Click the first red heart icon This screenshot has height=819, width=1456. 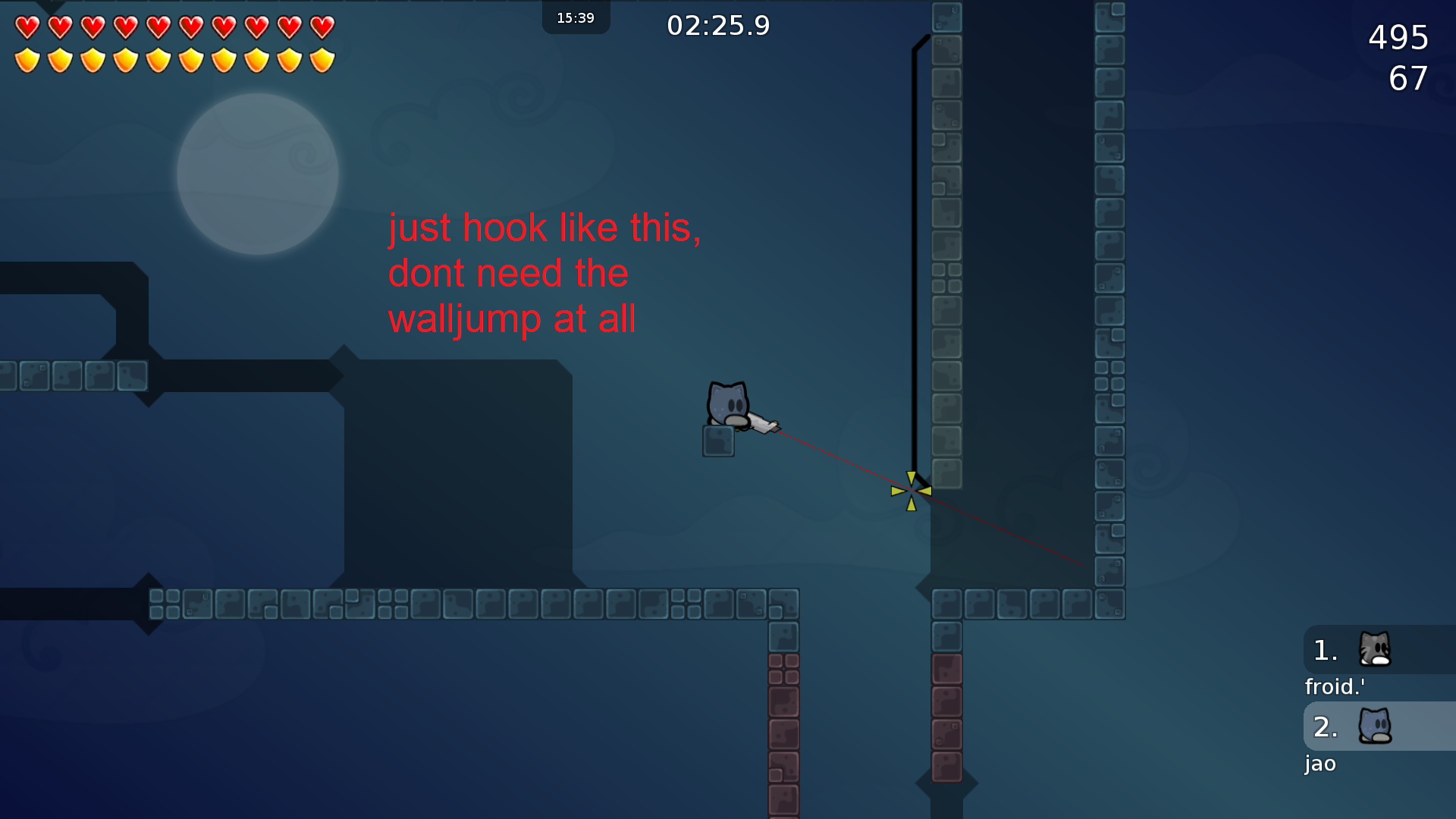(27, 27)
